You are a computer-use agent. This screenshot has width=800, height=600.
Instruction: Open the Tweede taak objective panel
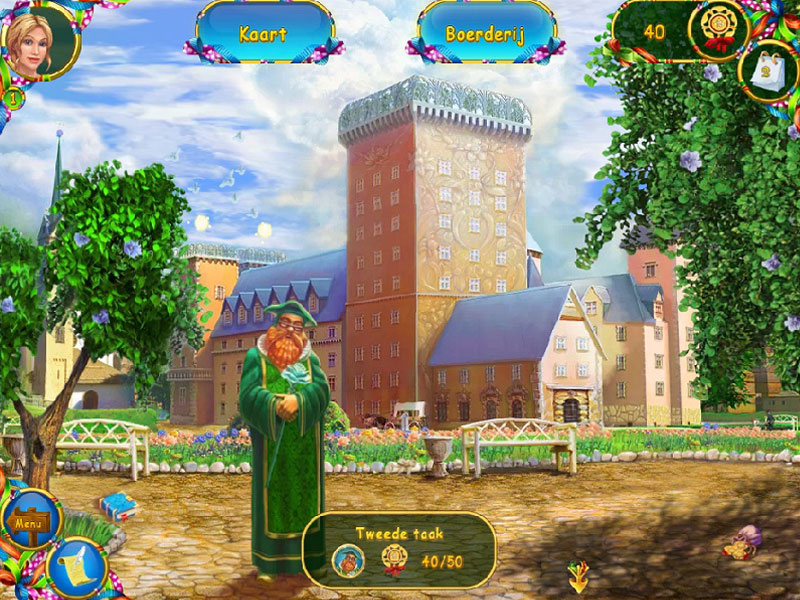click(399, 549)
